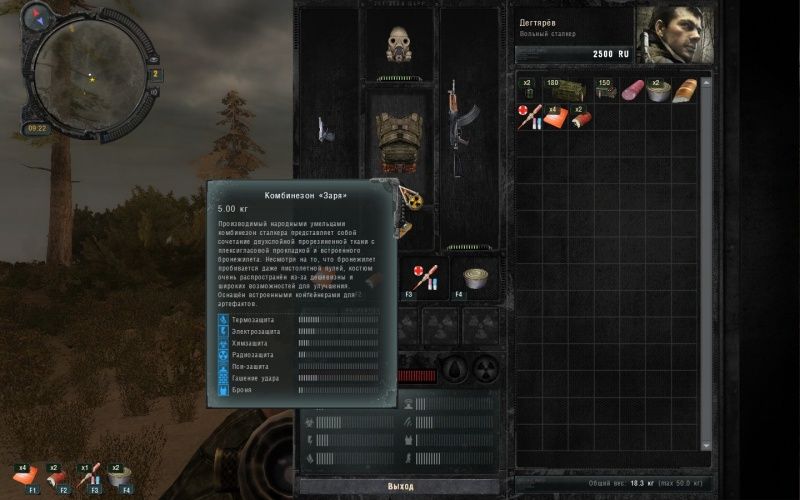
Task: Click the F1 bandage slot on the HUD
Action: 31,476
